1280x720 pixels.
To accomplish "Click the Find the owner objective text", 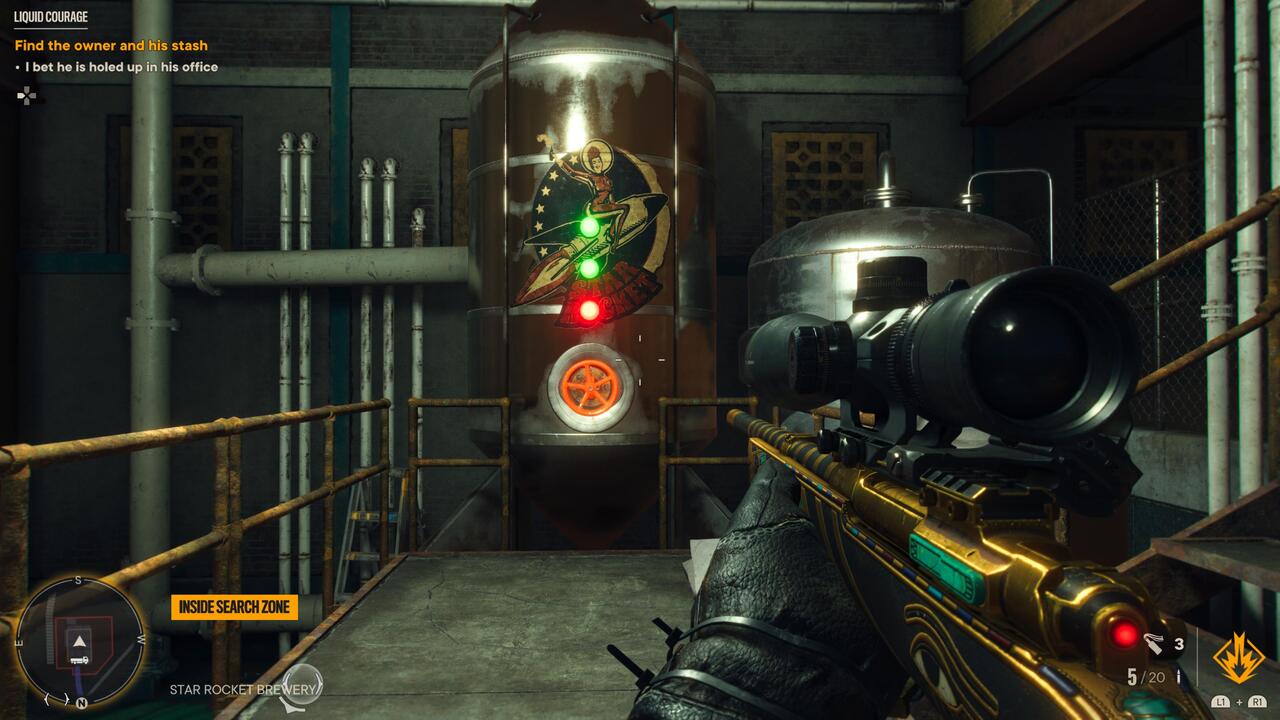I will (113, 46).
